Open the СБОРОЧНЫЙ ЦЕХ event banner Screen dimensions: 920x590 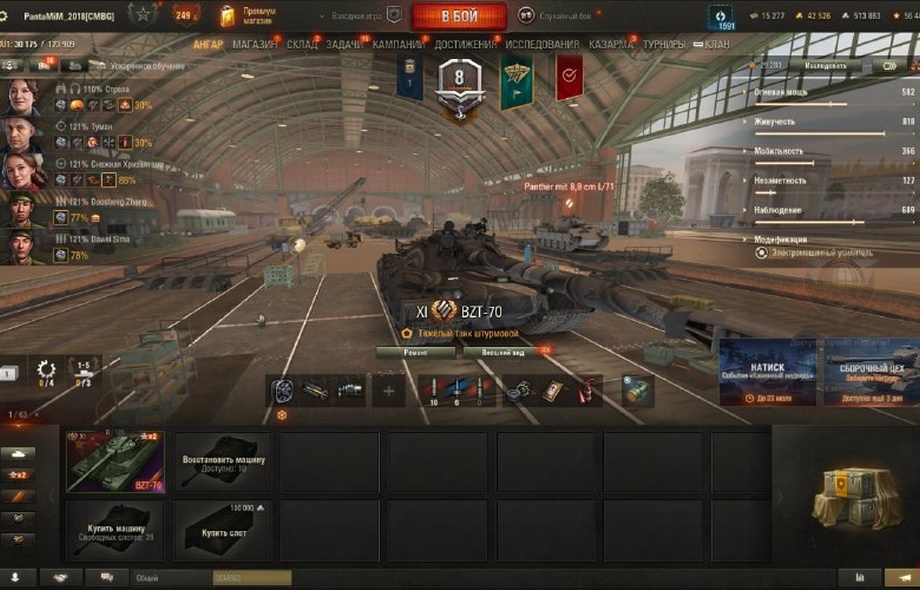[x=871, y=372]
